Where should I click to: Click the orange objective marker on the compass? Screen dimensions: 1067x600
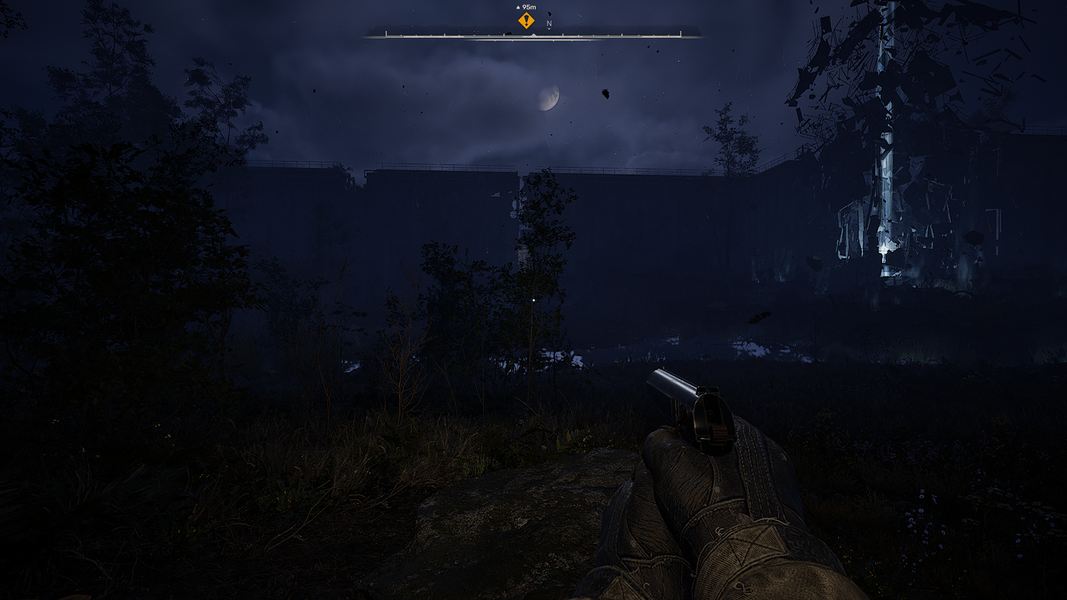pyautogui.click(x=526, y=20)
